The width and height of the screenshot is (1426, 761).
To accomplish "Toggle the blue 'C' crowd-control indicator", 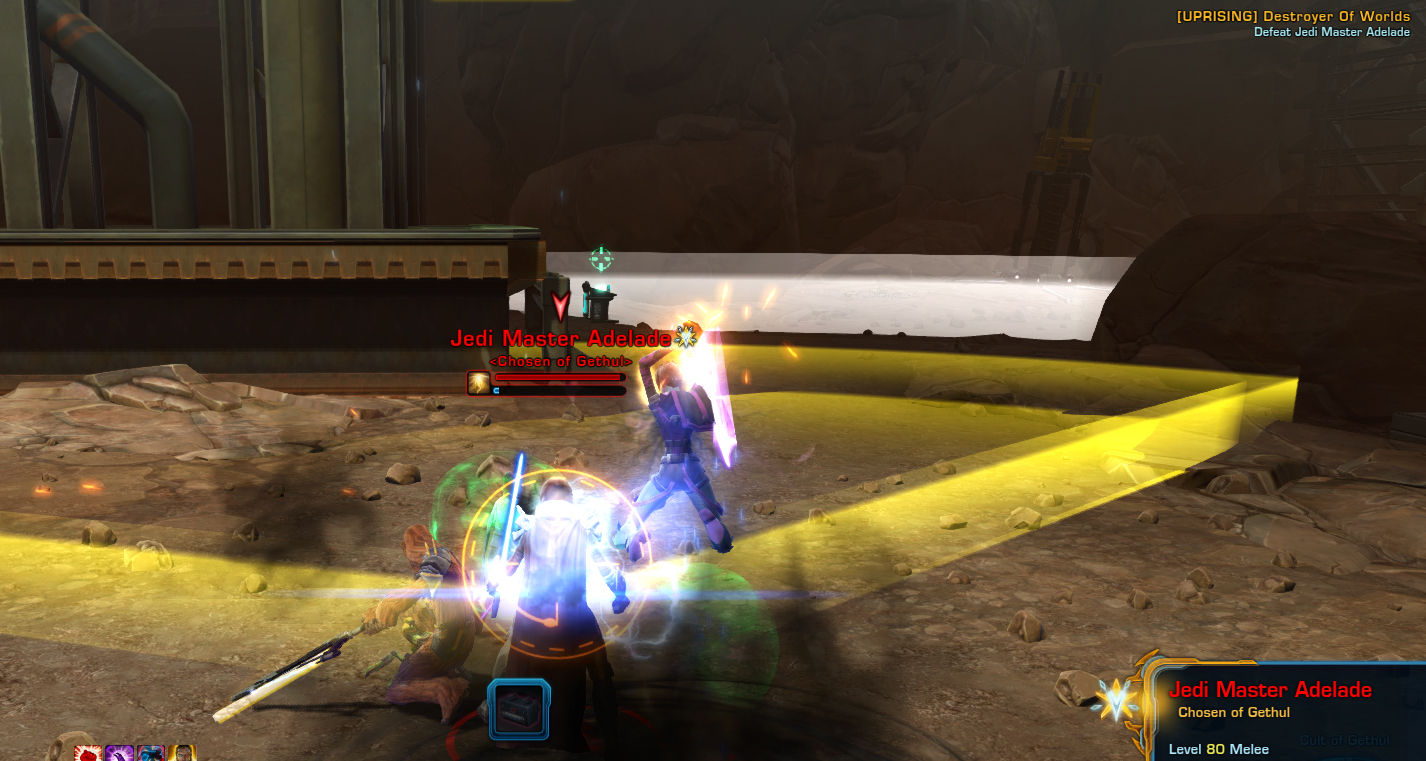I will point(496,390).
